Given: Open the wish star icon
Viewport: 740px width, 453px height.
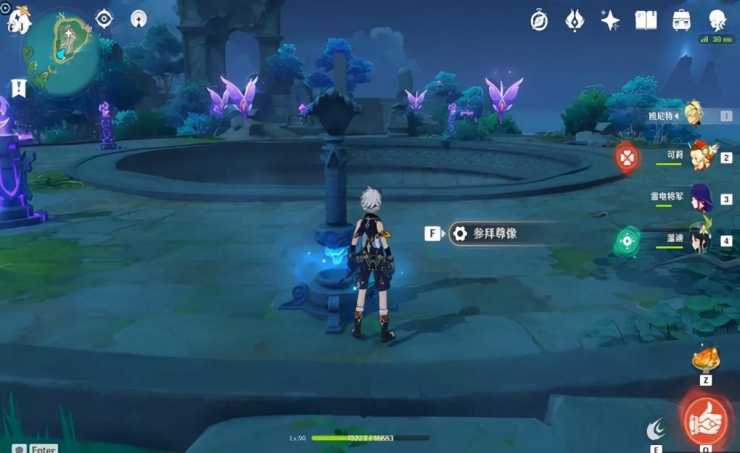Looking at the screenshot, I should [x=610, y=19].
